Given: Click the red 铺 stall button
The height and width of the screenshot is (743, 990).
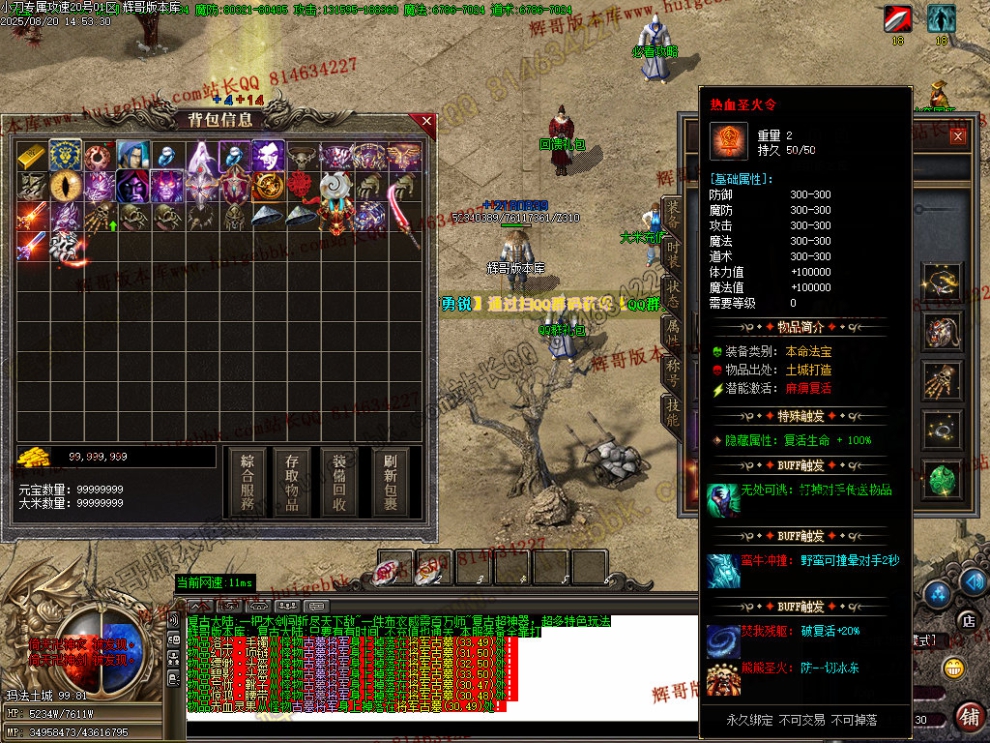Looking at the screenshot, I should (967, 717).
